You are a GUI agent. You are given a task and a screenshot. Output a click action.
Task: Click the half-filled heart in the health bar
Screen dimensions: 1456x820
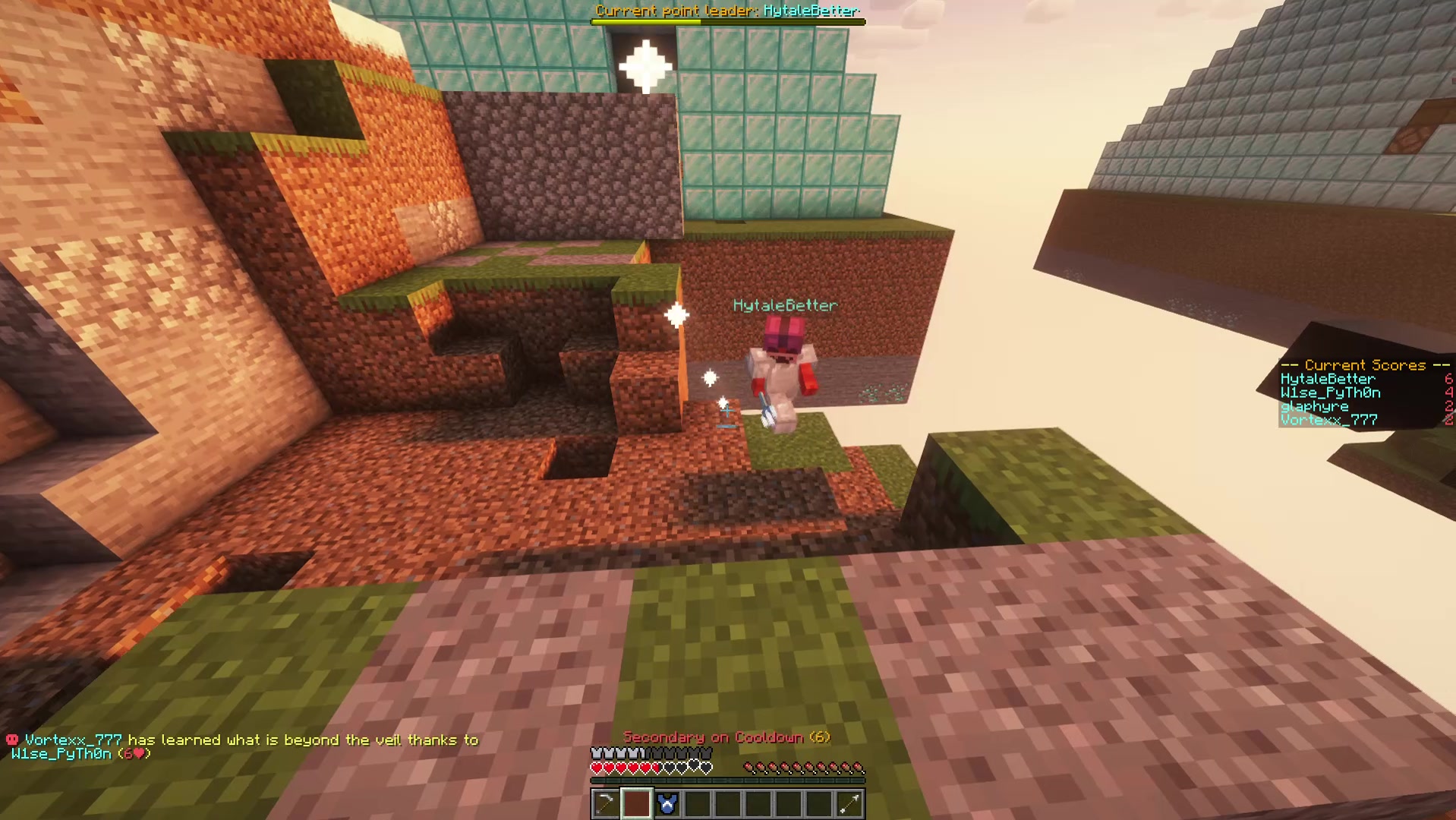point(655,768)
